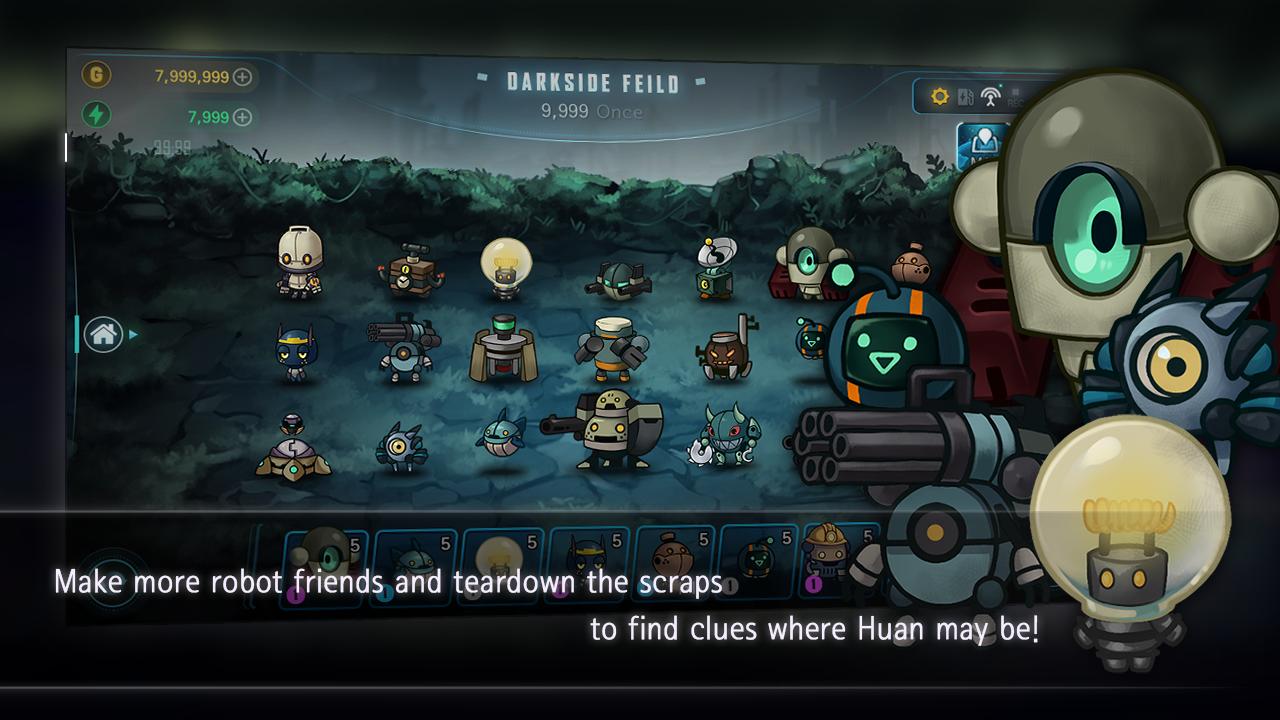
Task: Tap the battery saver icon
Action: pyautogui.click(x=965, y=97)
